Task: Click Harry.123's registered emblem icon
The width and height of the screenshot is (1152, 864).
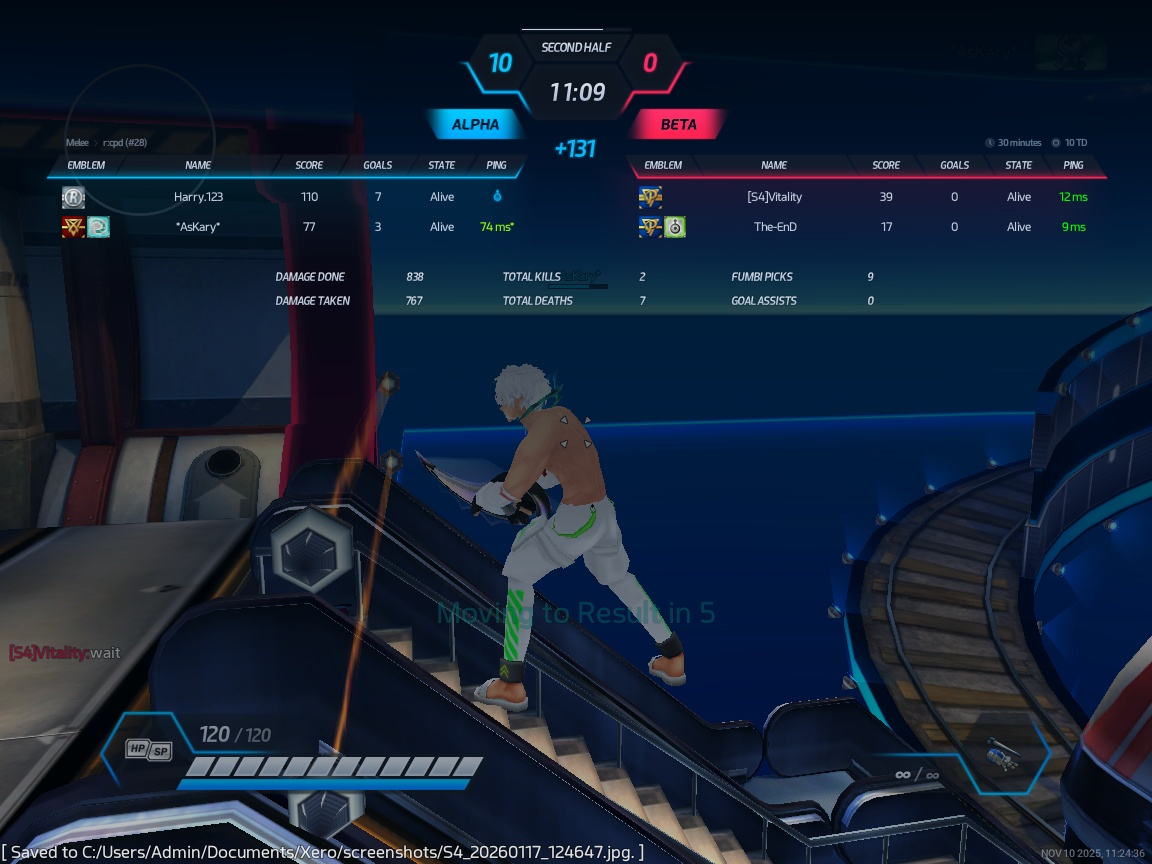Action: point(73,197)
